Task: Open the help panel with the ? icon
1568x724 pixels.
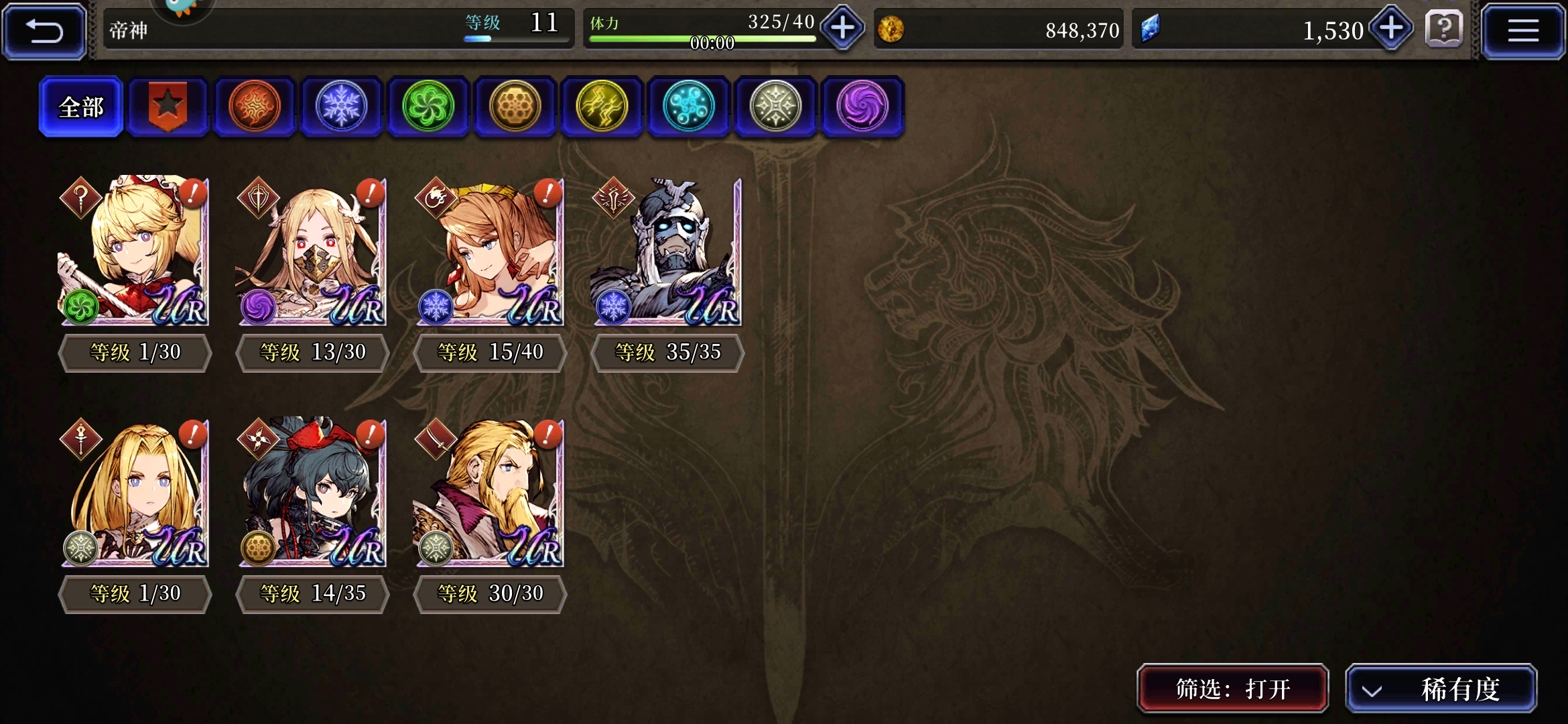Action: click(x=1444, y=29)
